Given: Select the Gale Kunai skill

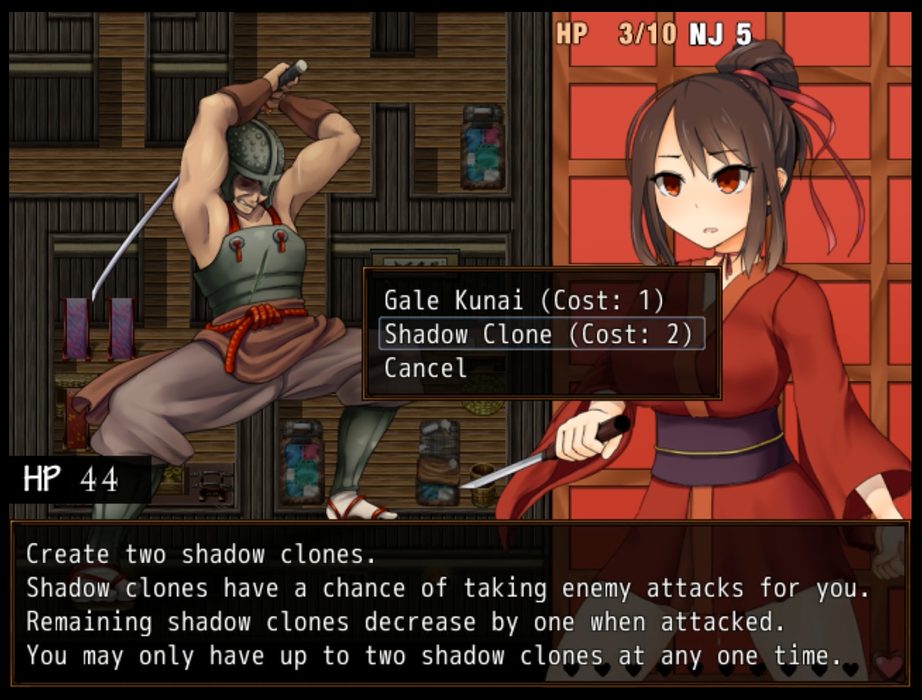Looking at the screenshot, I should 524,300.
